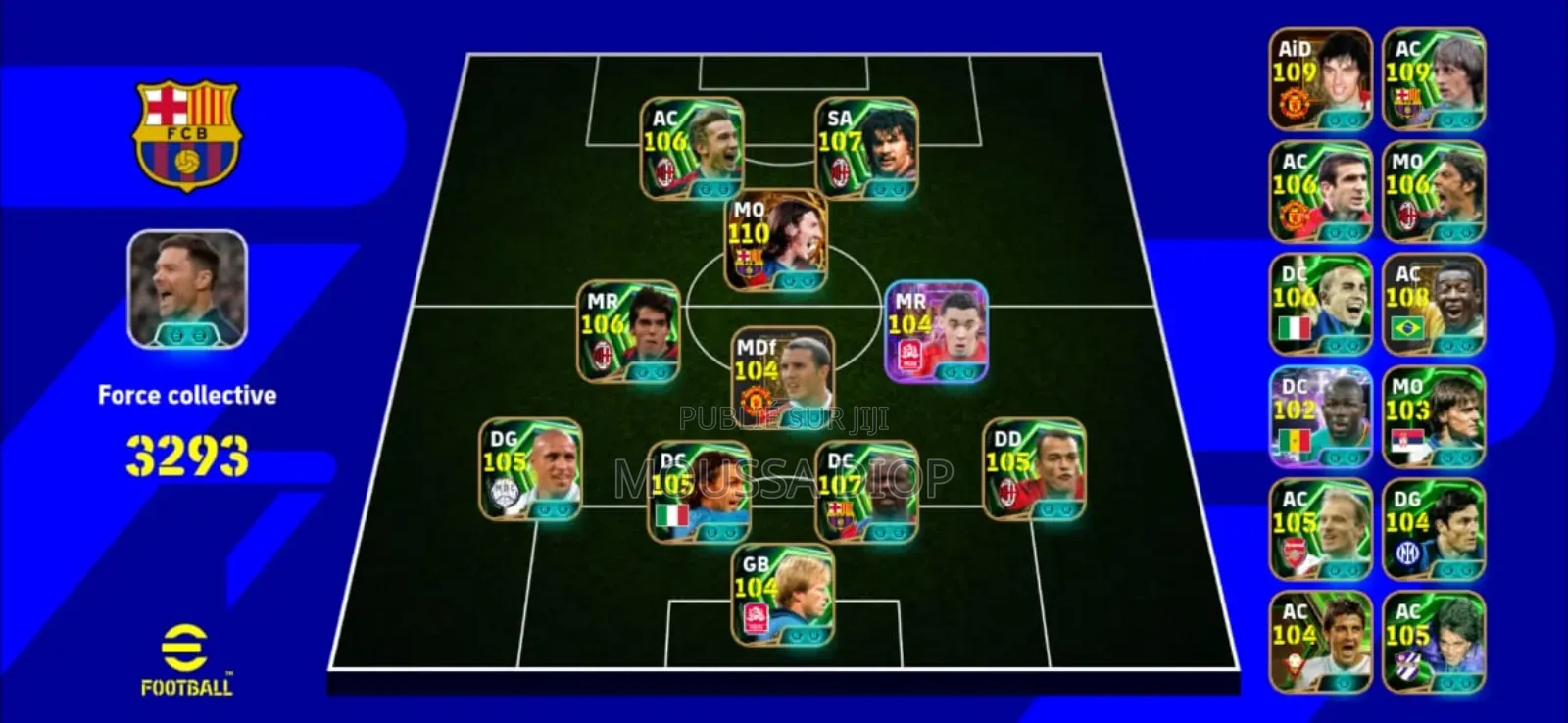Click the Force collective 3293 value
The width and height of the screenshot is (1568, 723).
point(186,454)
